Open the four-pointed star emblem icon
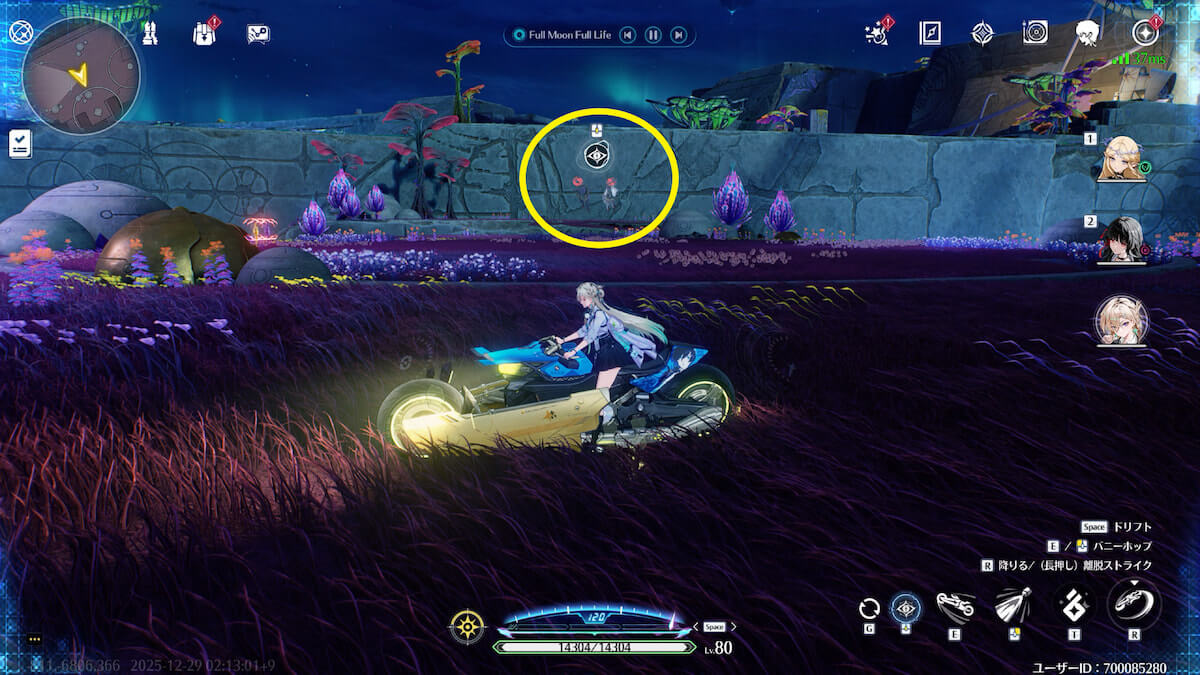 [x=982, y=33]
